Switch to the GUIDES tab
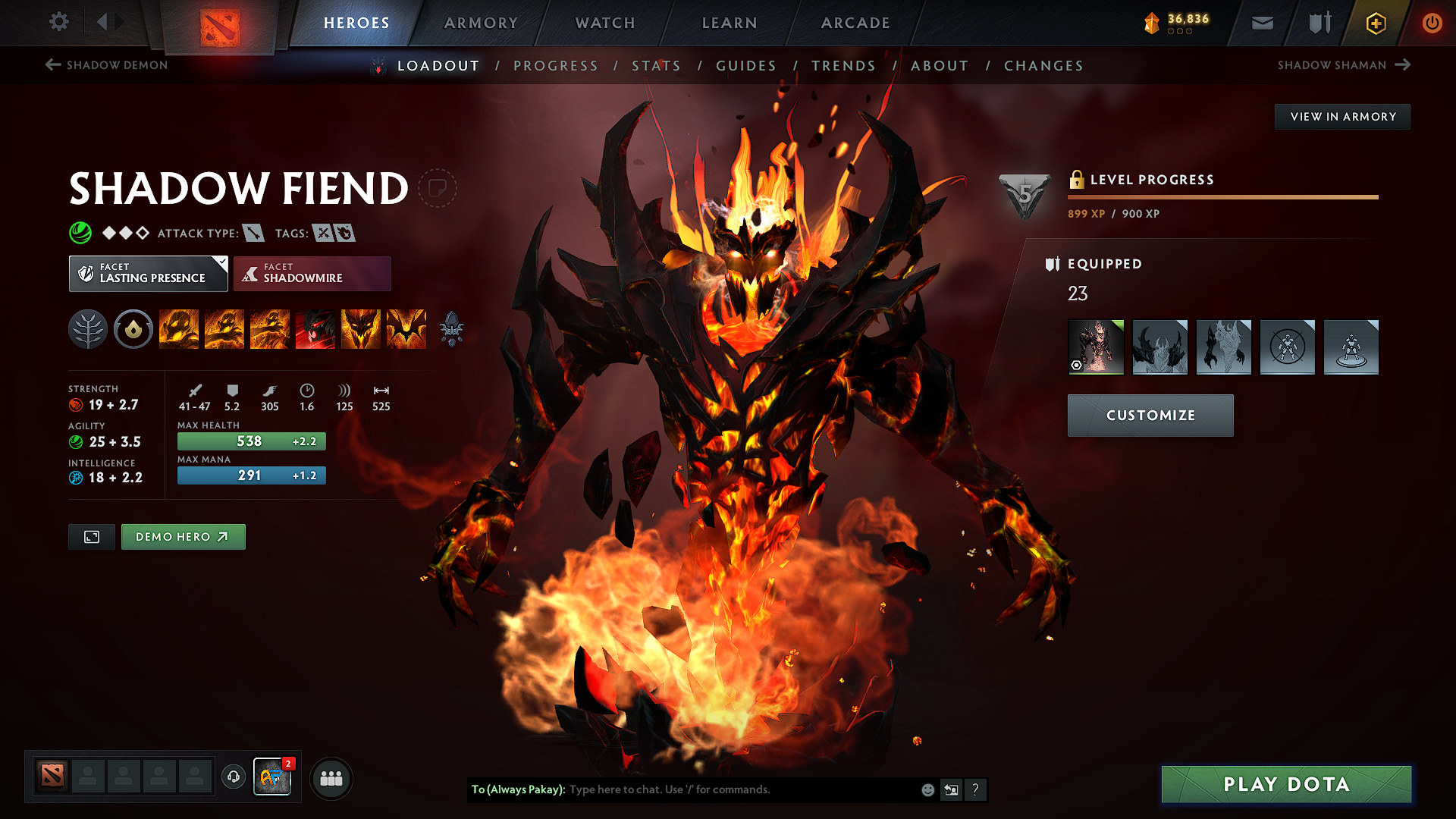 coord(746,66)
